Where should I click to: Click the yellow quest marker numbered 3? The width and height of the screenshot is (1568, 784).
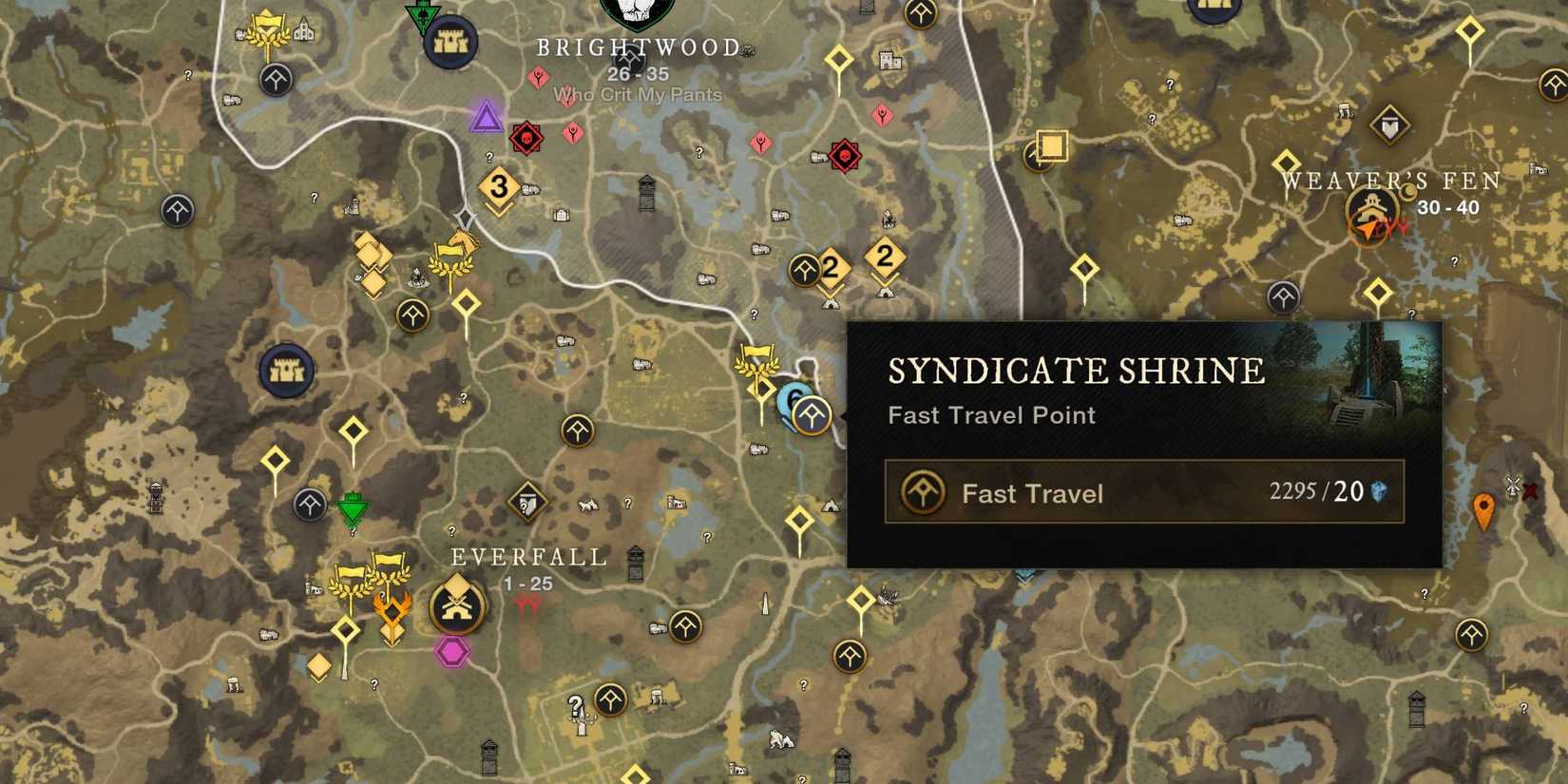point(498,187)
